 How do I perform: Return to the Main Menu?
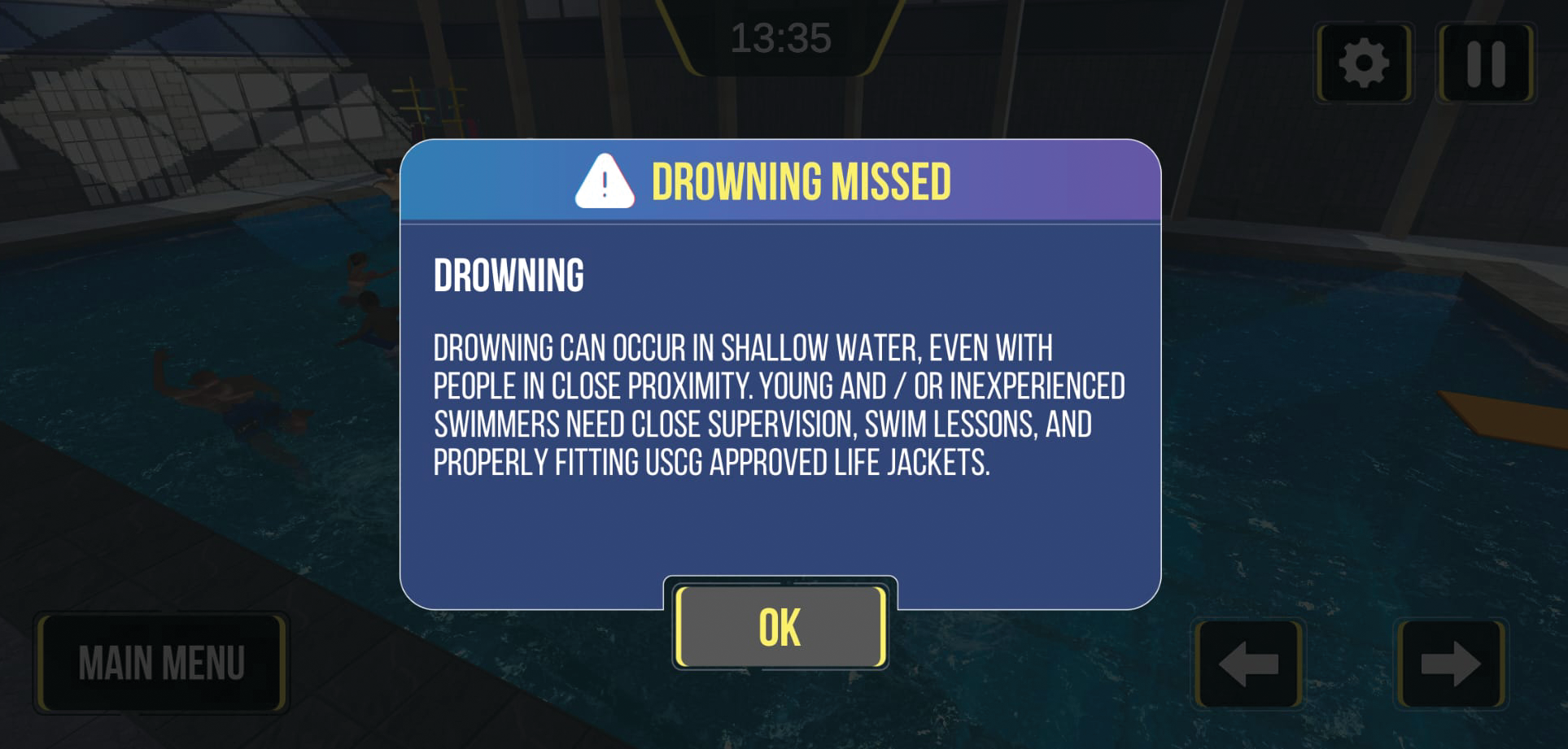coord(162,663)
